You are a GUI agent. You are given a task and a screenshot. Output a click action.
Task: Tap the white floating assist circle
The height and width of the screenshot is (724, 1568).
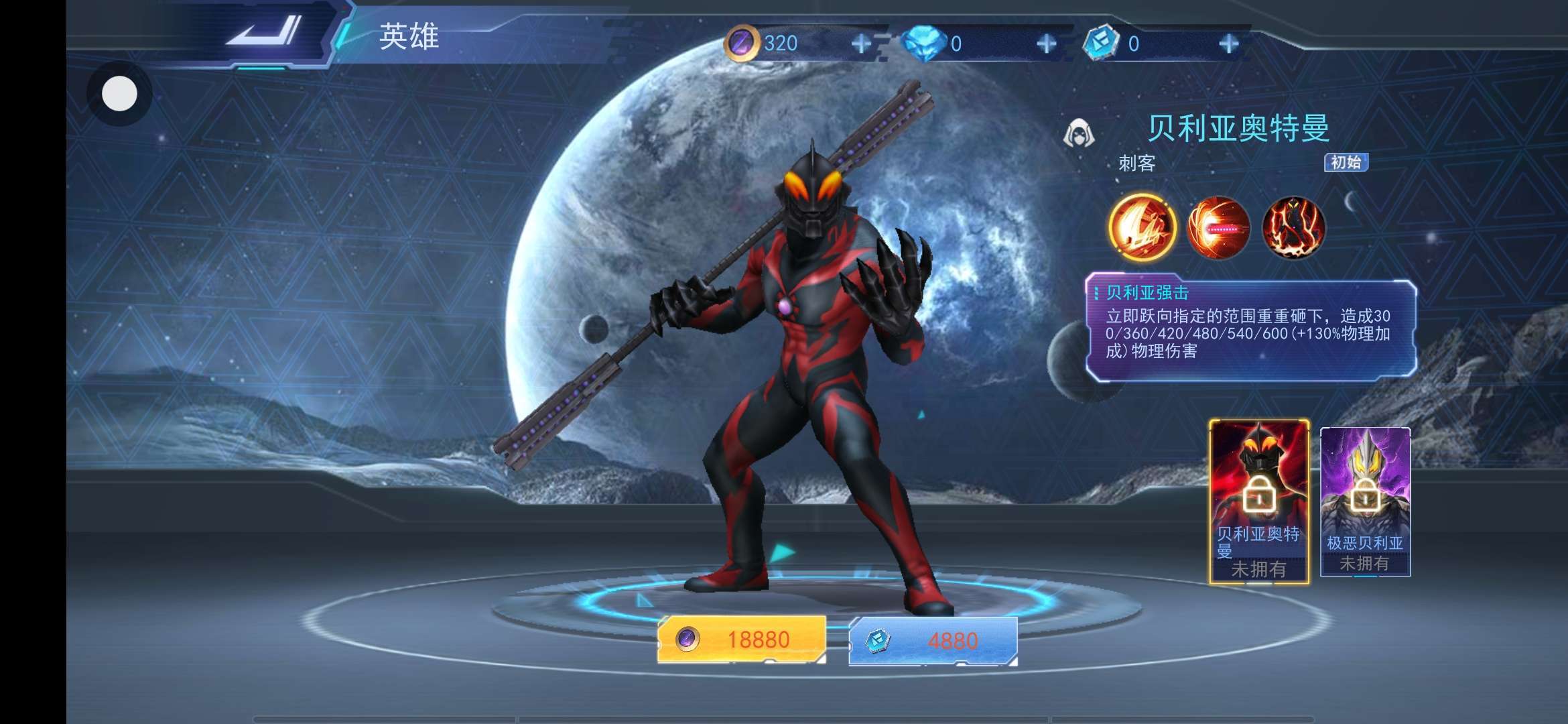pyautogui.click(x=119, y=94)
